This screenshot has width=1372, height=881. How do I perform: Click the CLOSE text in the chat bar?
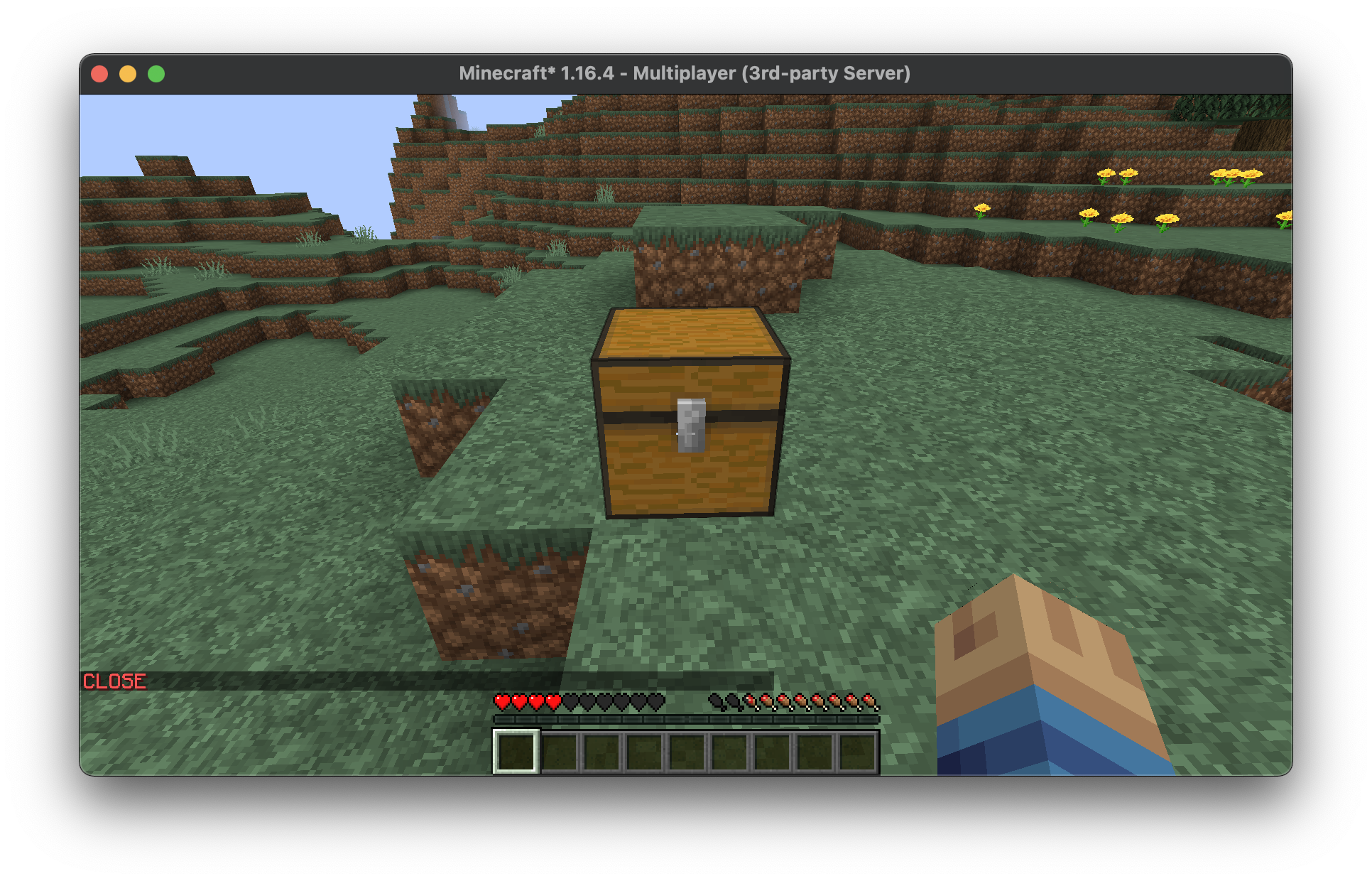(x=114, y=681)
